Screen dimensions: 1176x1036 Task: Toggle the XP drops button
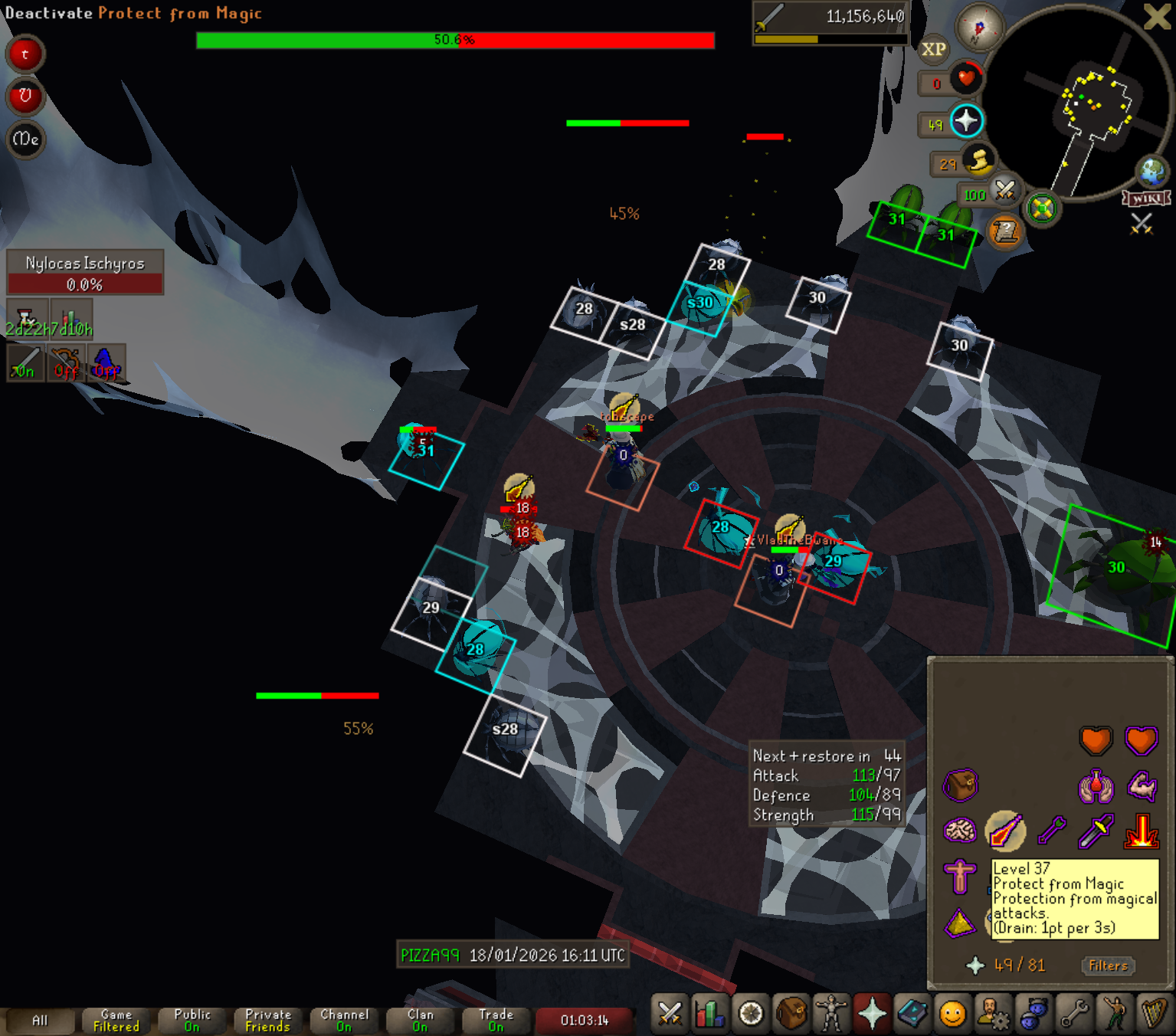(933, 50)
